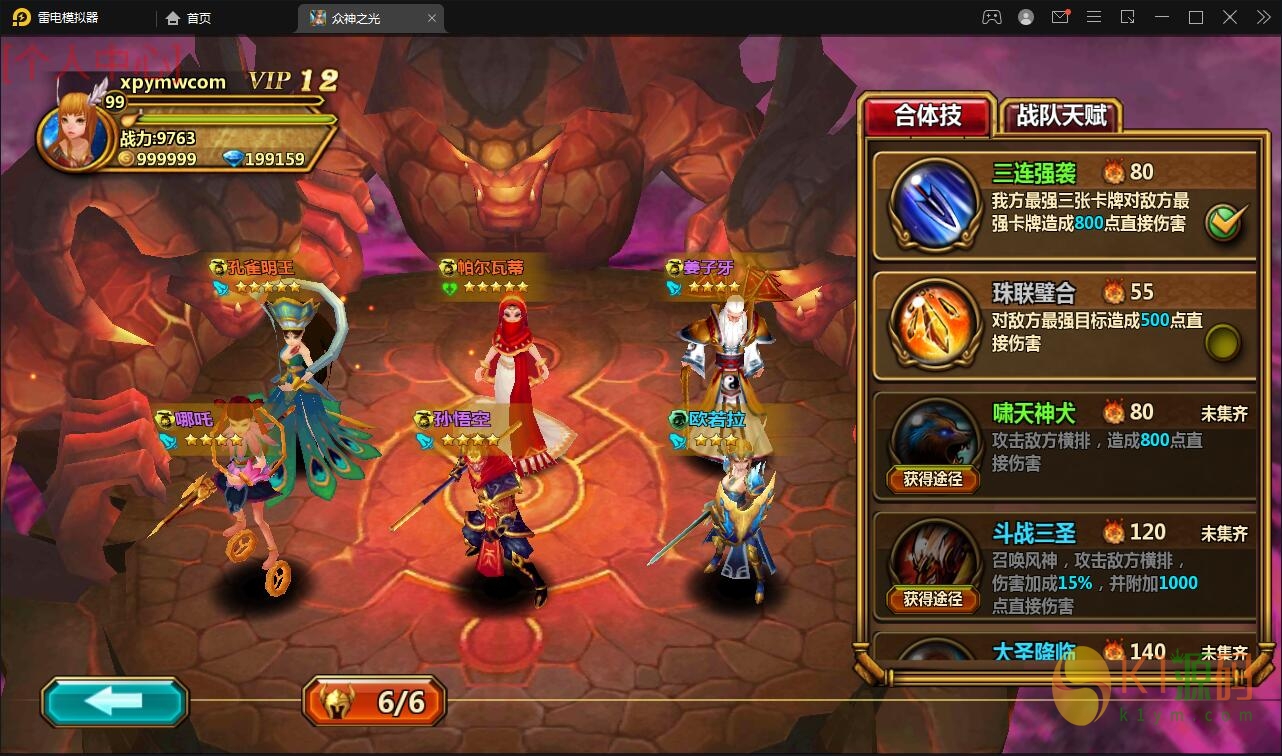Close the 众神之光 emulator tab
Screen dimensions: 1282x756
[x=432, y=18]
